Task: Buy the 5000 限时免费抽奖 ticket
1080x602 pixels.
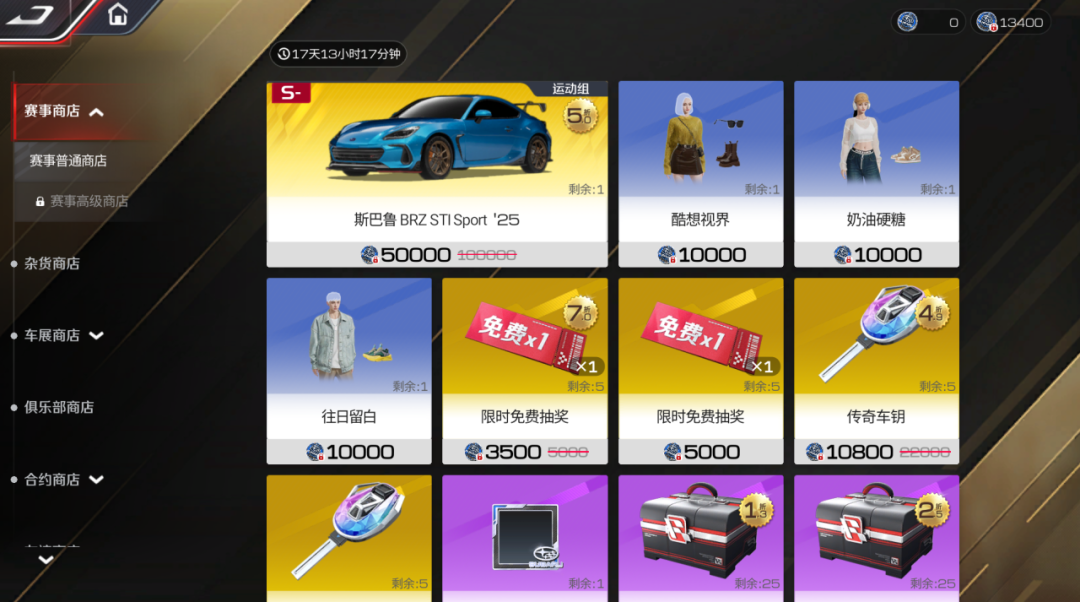Action: coord(700,371)
